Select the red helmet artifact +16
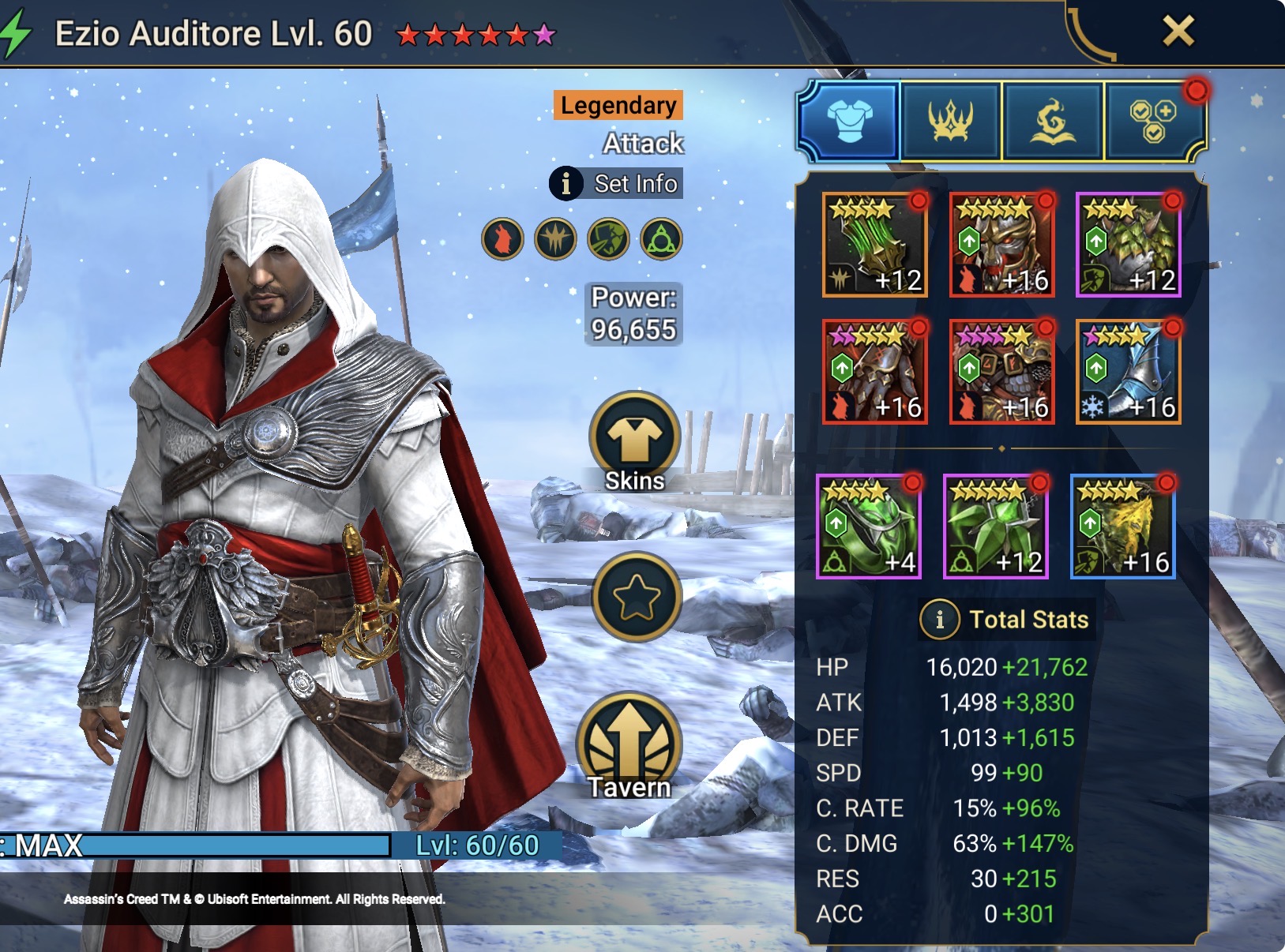Viewport: 1285px width, 952px height. point(1001,245)
